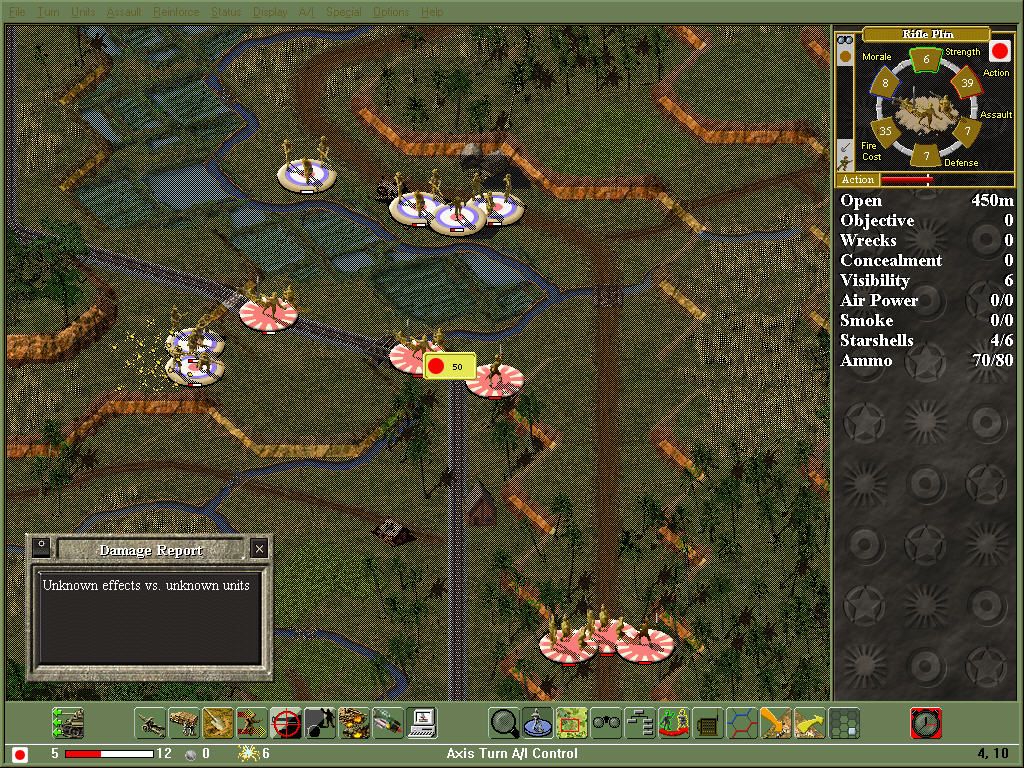Viewport: 1024px width, 768px height.
Task: Open the Assault menu
Action: [124, 12]
